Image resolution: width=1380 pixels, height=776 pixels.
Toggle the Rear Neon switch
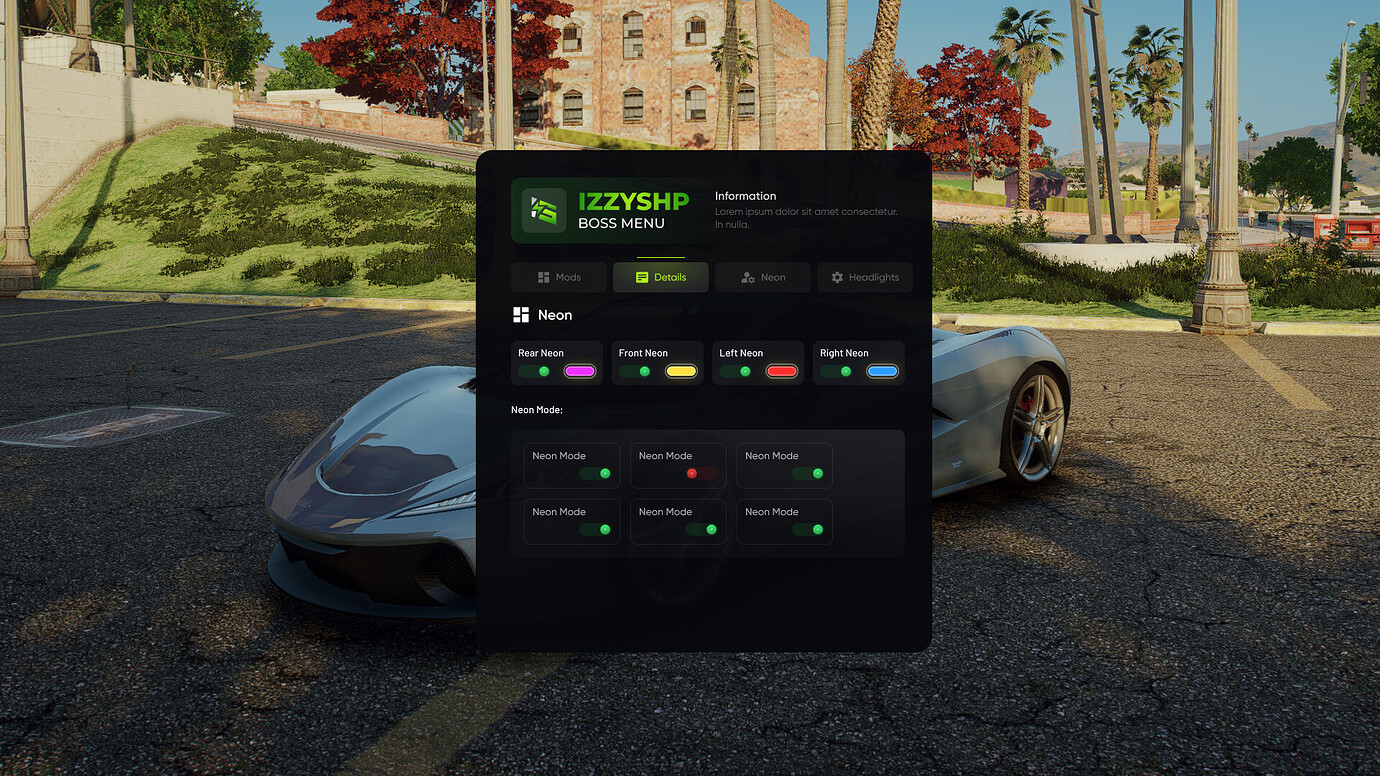point(531,370)
